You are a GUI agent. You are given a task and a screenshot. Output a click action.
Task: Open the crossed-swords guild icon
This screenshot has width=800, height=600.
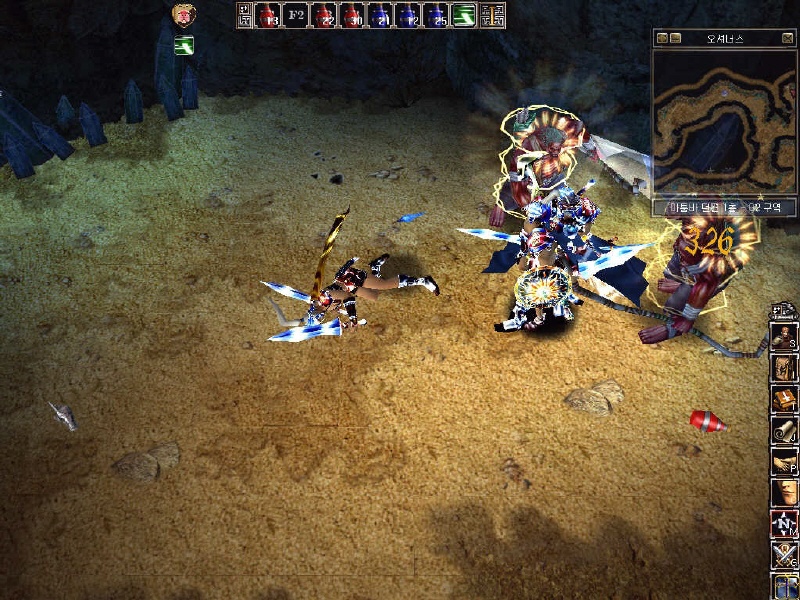coord(784,554)
